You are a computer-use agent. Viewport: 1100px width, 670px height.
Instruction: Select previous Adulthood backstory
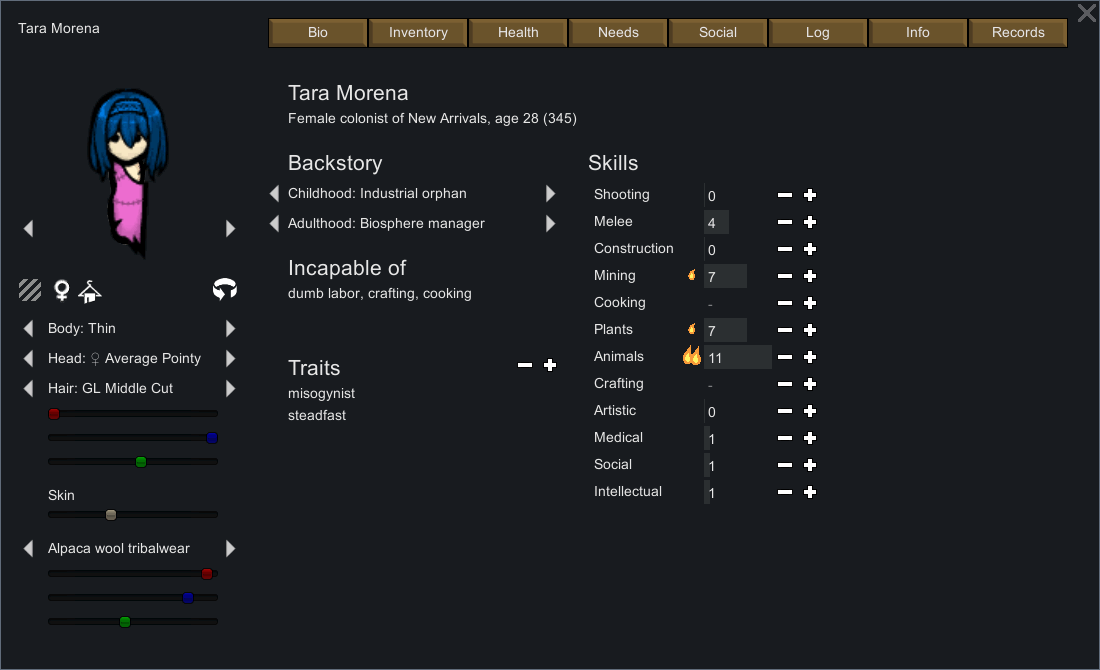274,224
